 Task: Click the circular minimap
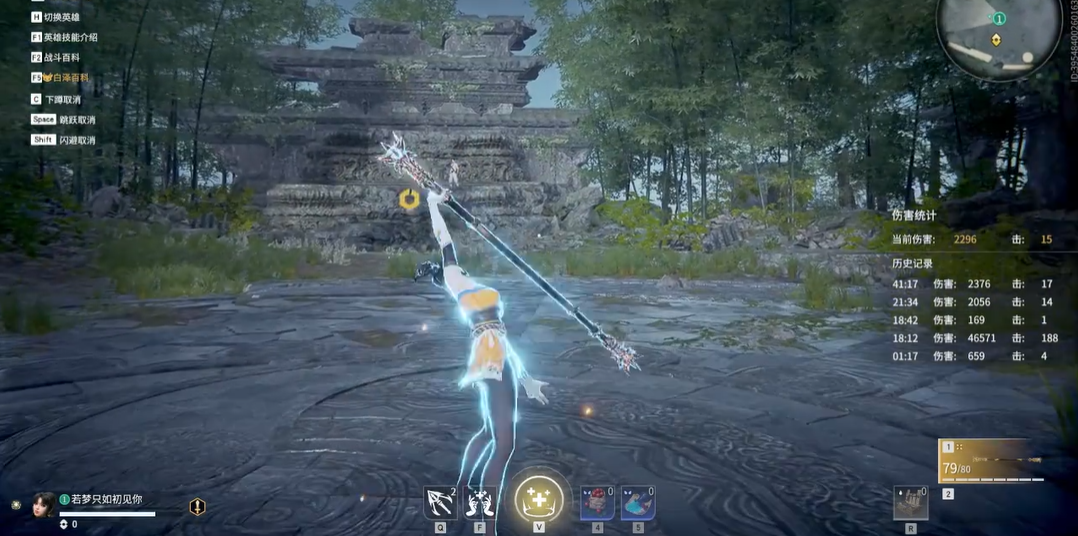tap(997, 37)
